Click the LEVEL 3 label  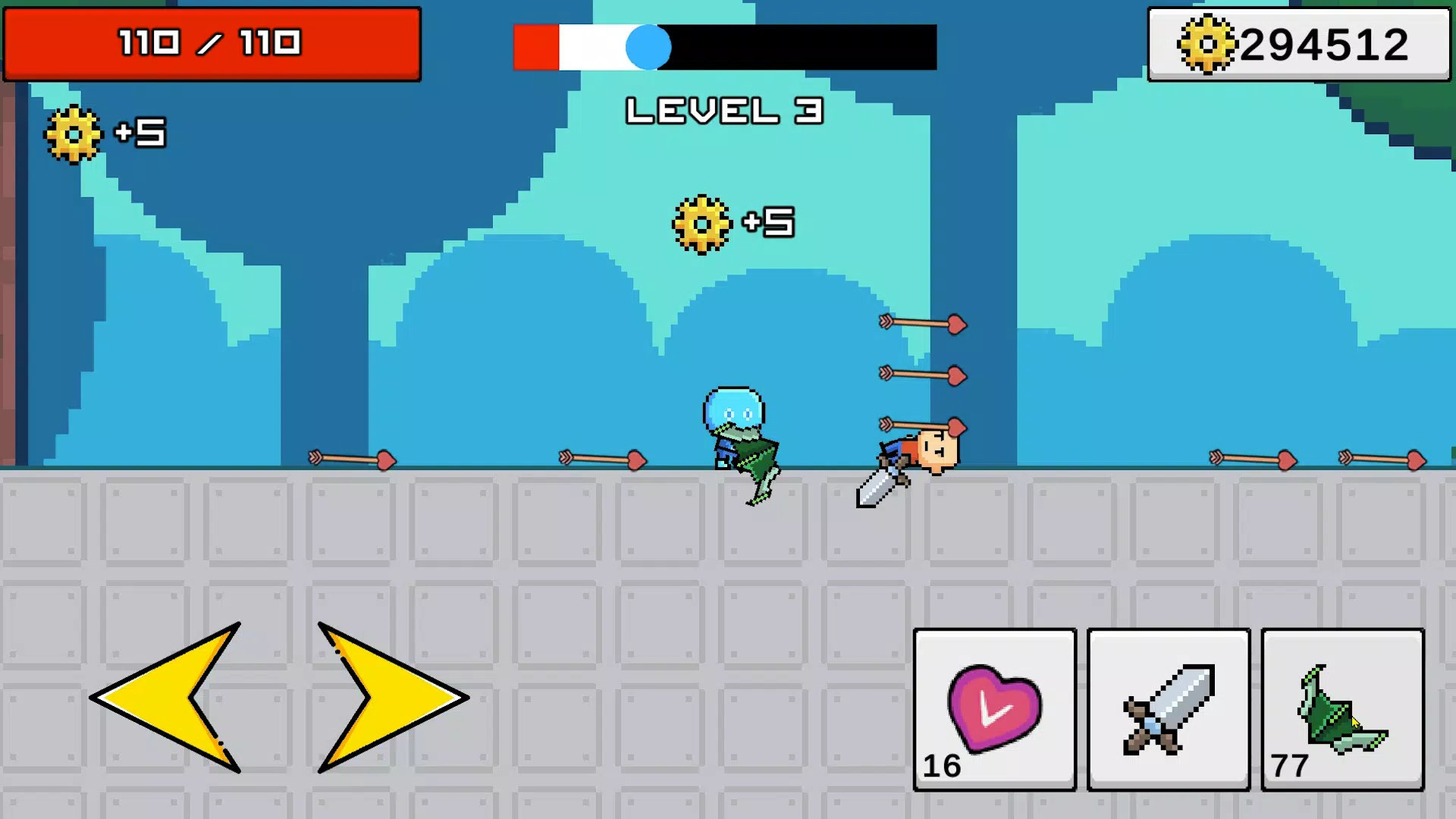pos(724,110)
